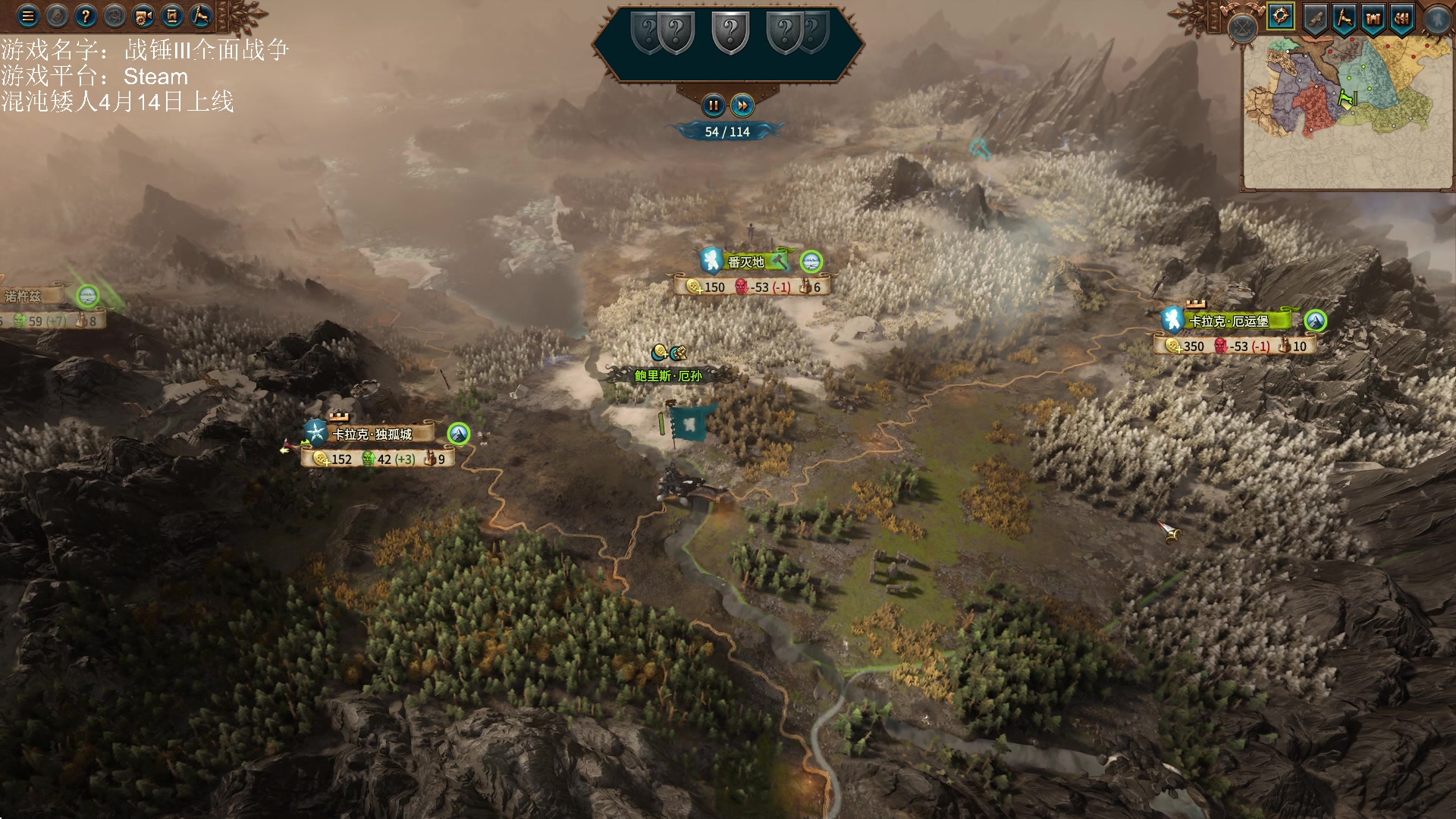The image size is (1456, 819).
Task: Click the question mark help button
Action: point(86,16)
